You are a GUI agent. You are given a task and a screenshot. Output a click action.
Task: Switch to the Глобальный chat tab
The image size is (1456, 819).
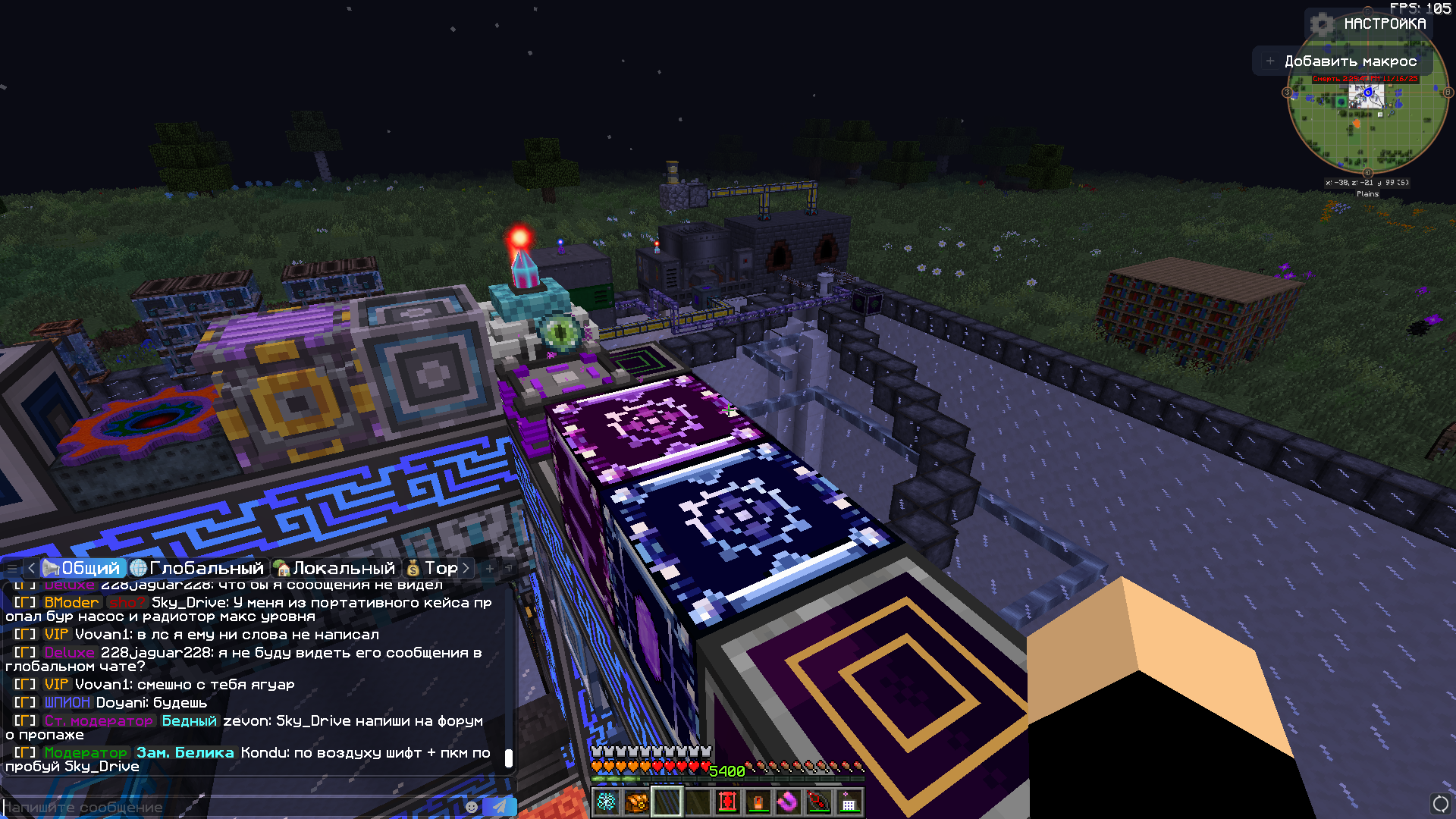pos(197,568)
